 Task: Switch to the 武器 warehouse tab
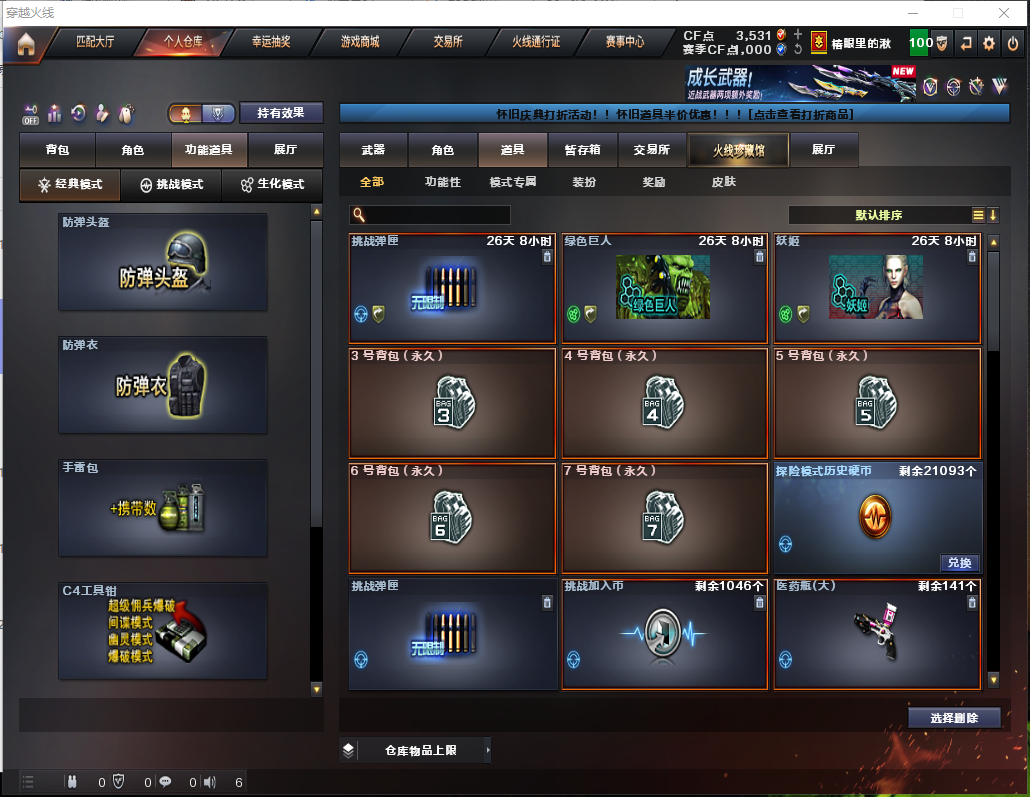[373, 150]
